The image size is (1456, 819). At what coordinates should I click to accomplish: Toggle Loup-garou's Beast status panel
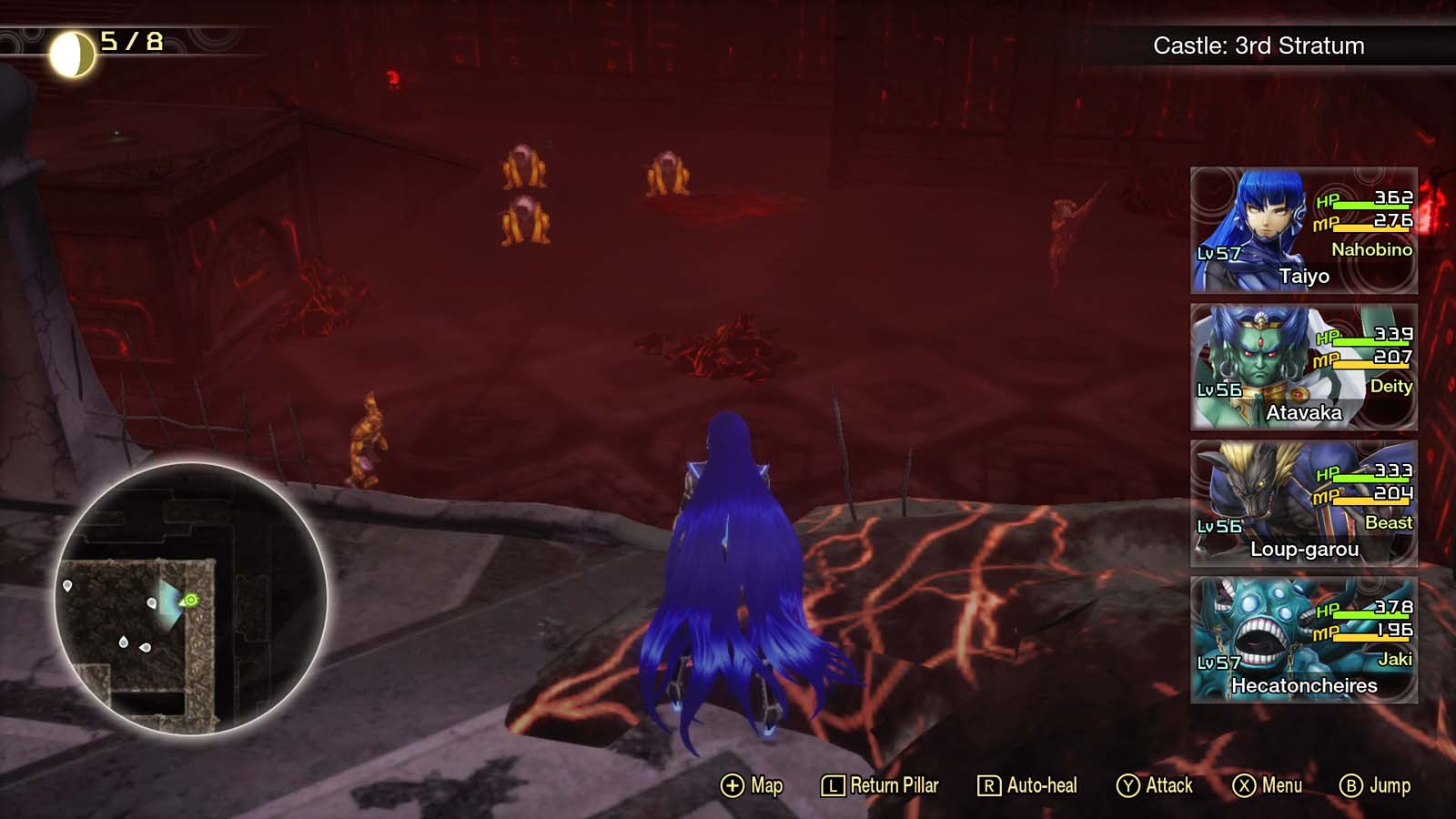[x=1300, y=505]
